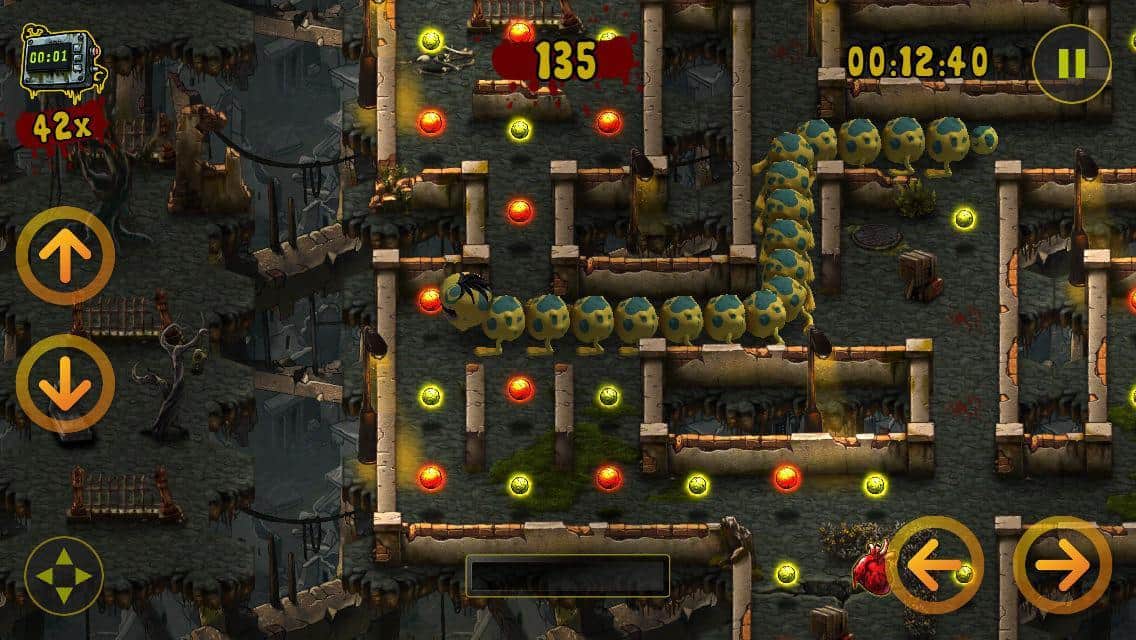The image size is (1136, 640).
Task: Tap the up arrow control button
Action: click(65, 256)
